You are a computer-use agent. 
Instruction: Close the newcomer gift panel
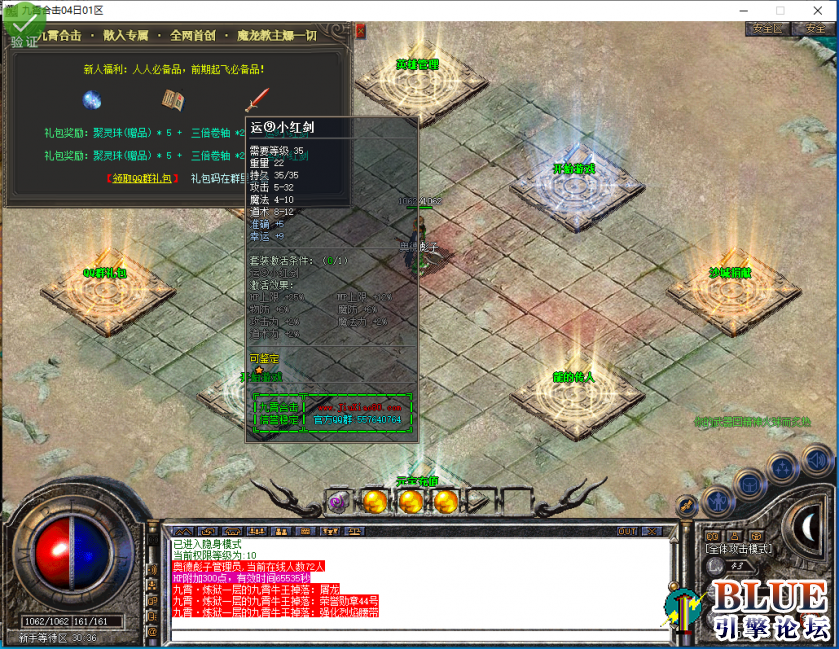pos(360,33)
